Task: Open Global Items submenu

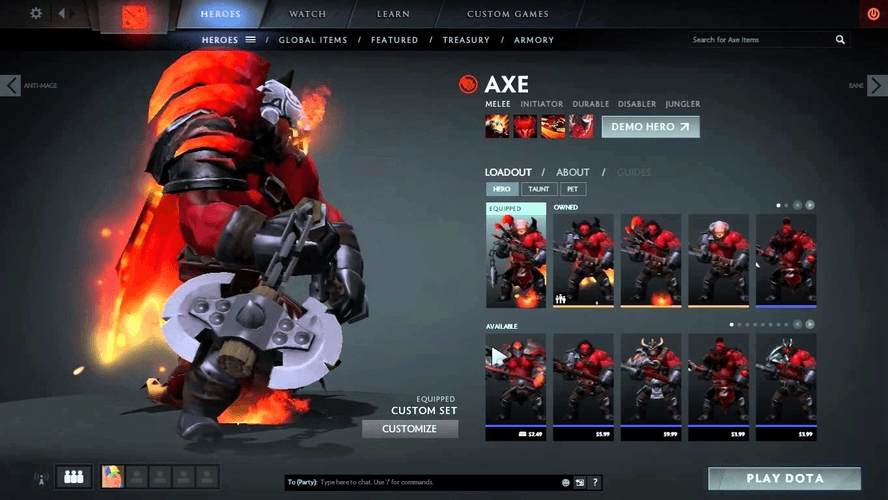Action: point(312,40)
